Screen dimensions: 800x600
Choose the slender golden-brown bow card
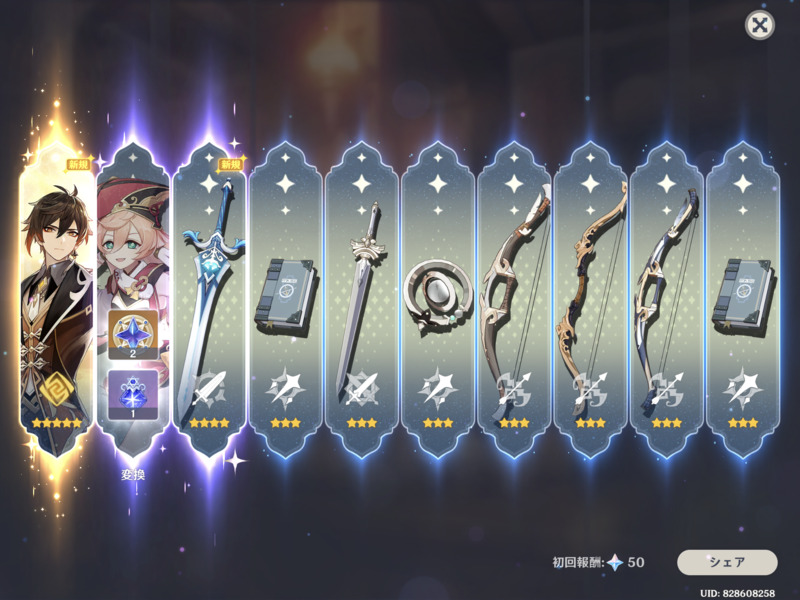click(x=590, y=295)
